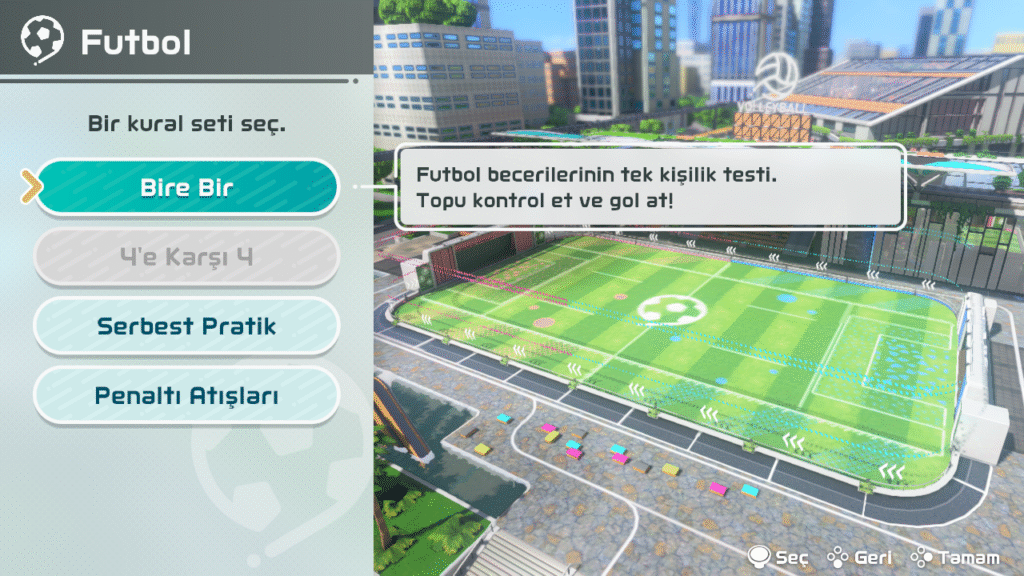Image resolution: width=1024 pixels, height=576 pixels.
Task: Choose the greyed-out 4'e Karşı 4 option
Action: click(x=187, y=257)
